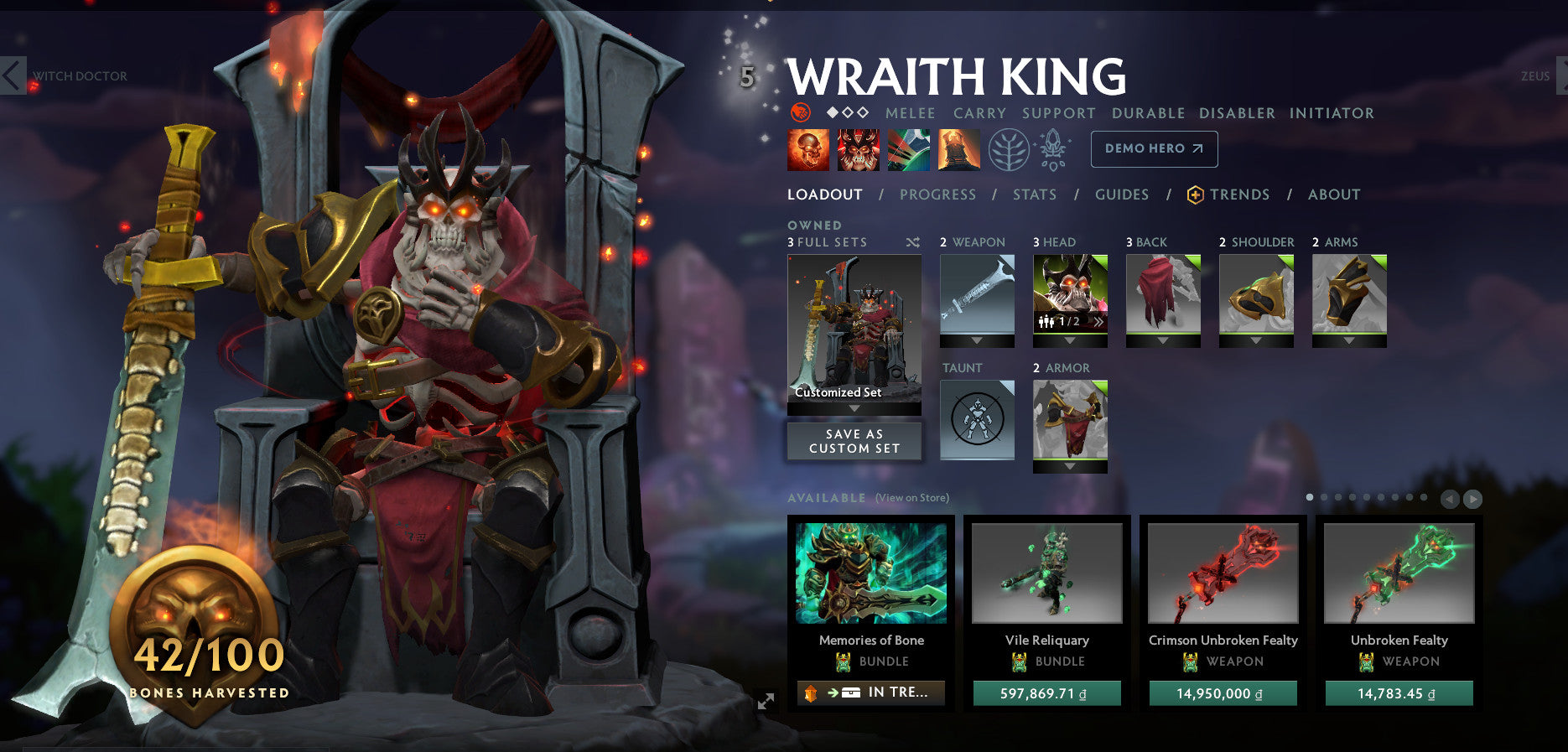Expand the equipped Weapon slot dropdown arrow
The width and height of the screenshot is (1568, 752).
coord(977,342)
